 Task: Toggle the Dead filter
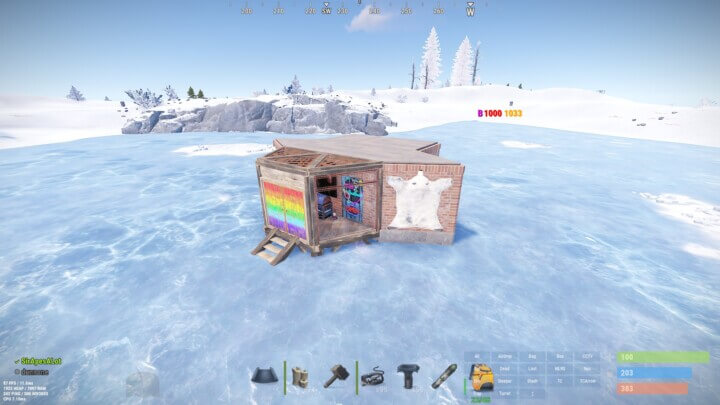point(504,368)
